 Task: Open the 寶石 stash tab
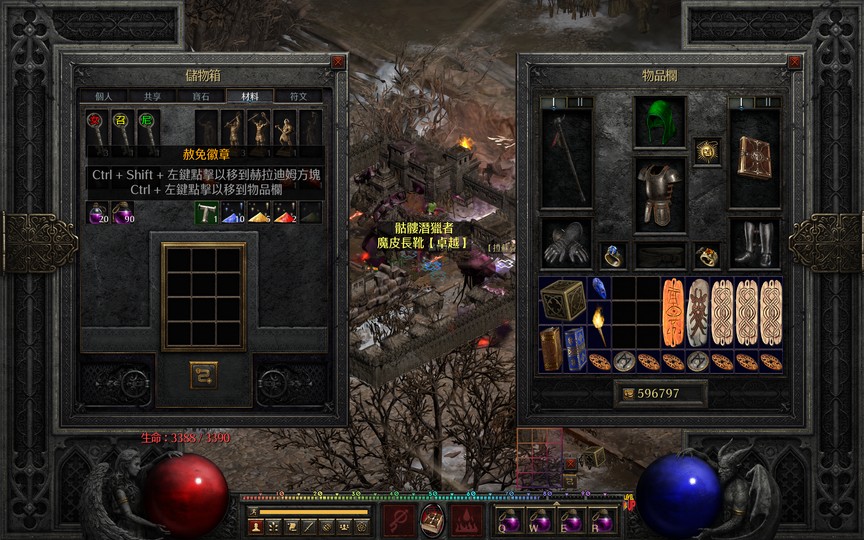pyautogui.click(x=201, y=97)
